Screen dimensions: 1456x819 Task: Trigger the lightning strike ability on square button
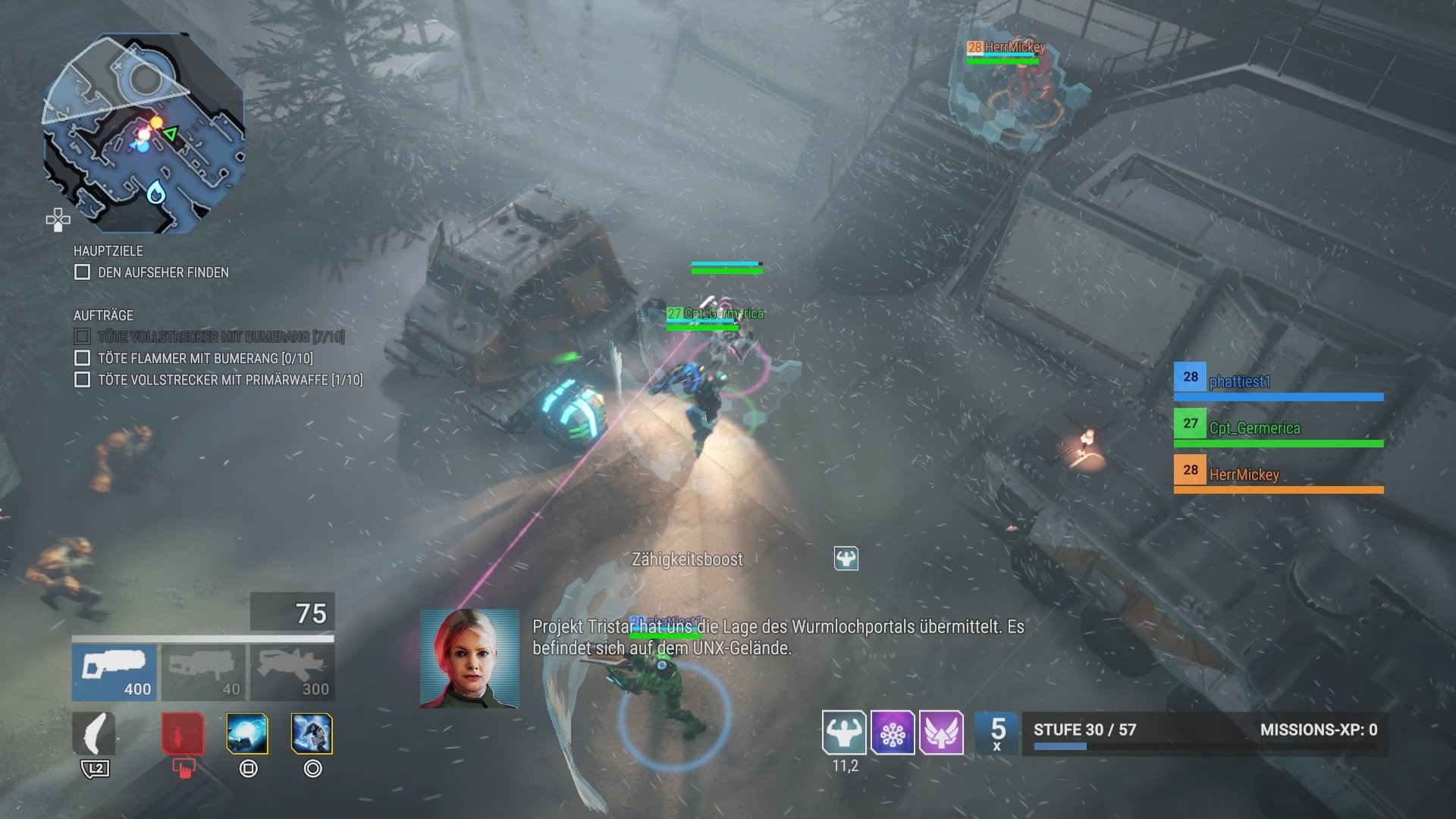click(247, 733)
